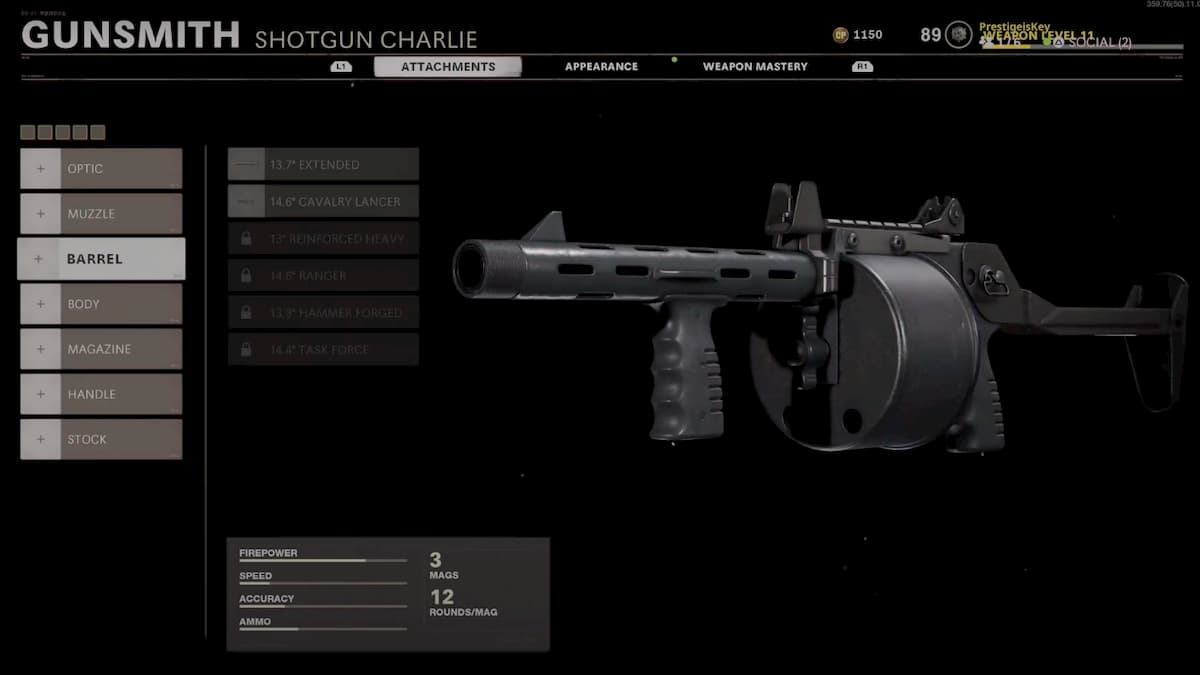This screenshot has width=1200, height=675.
Task: Select the Optic attachment category
Action: (101, 169)
